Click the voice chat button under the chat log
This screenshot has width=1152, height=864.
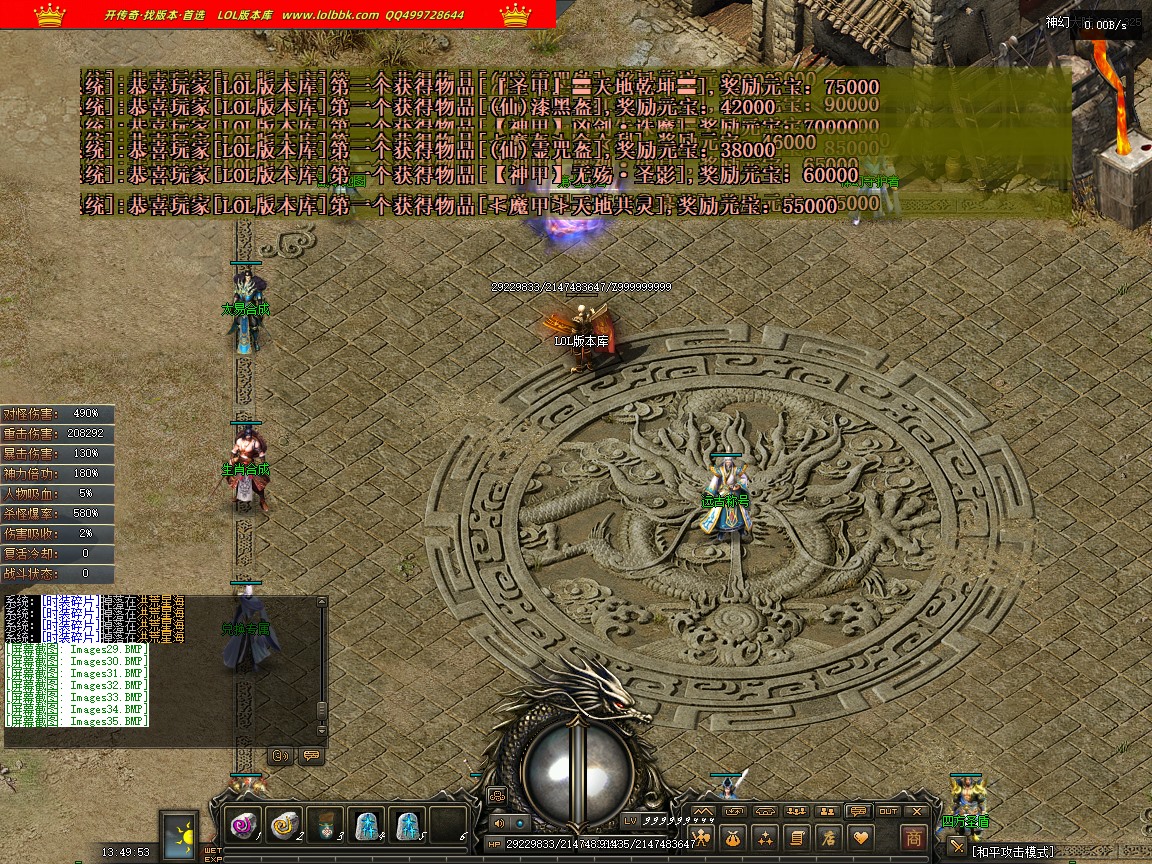(x=281, y=756)
